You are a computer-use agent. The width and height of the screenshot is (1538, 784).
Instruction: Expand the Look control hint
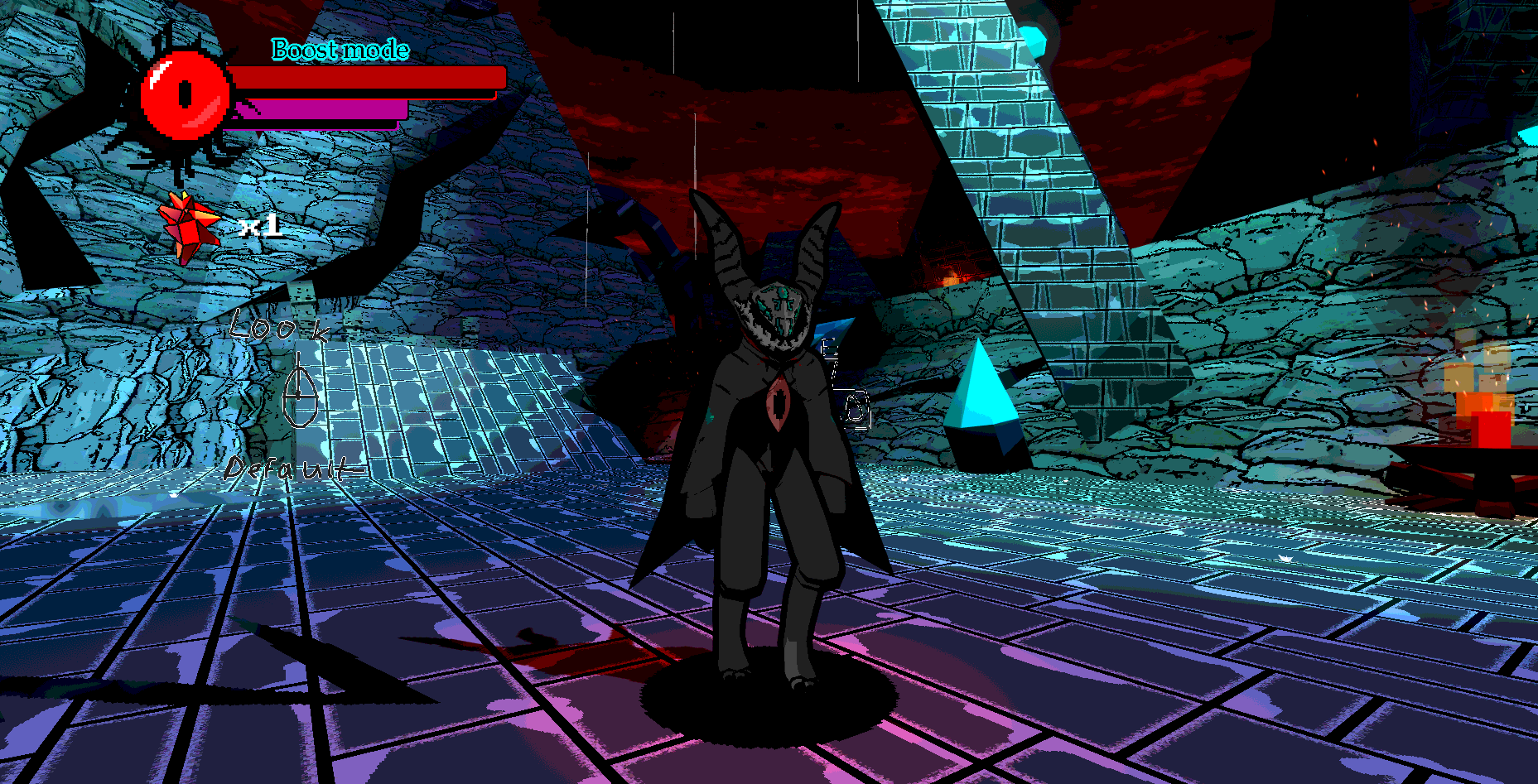(279, 329)
